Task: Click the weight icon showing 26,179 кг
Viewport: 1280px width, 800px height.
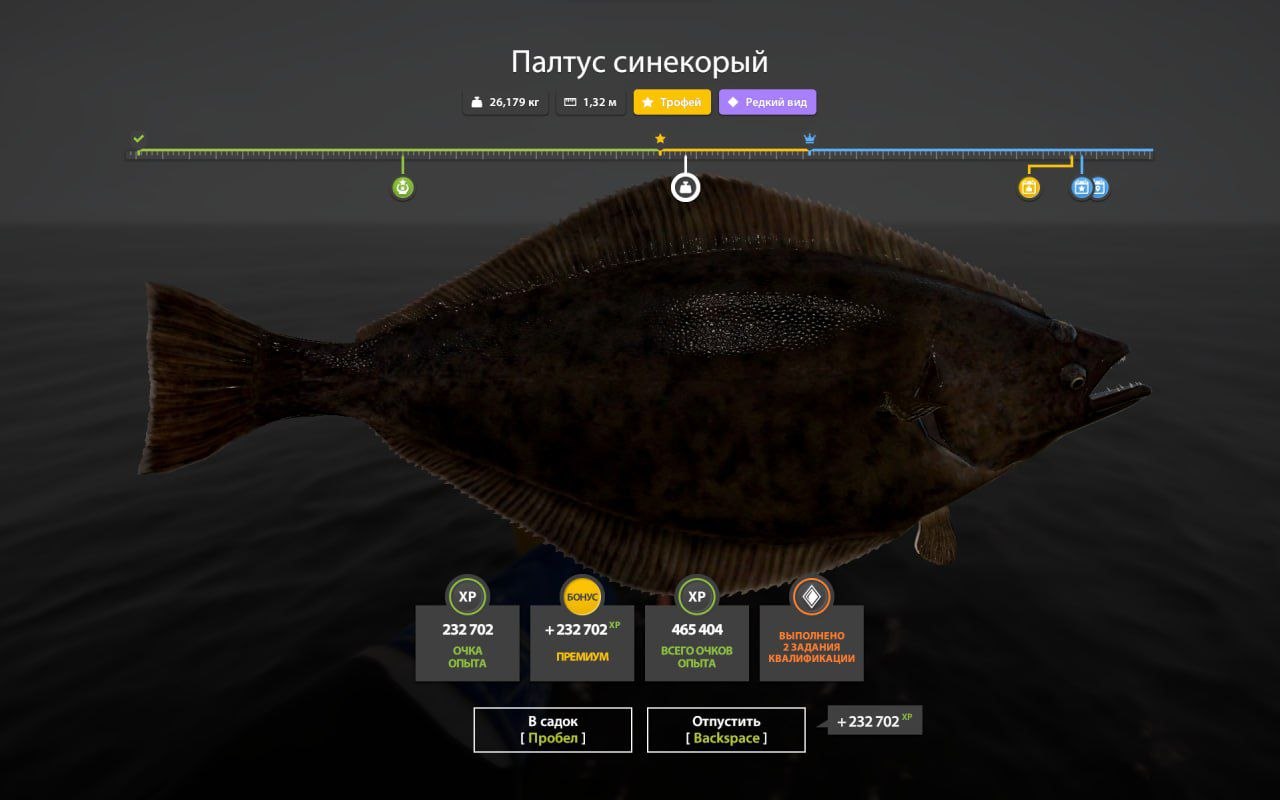Action: pos(478,101)
